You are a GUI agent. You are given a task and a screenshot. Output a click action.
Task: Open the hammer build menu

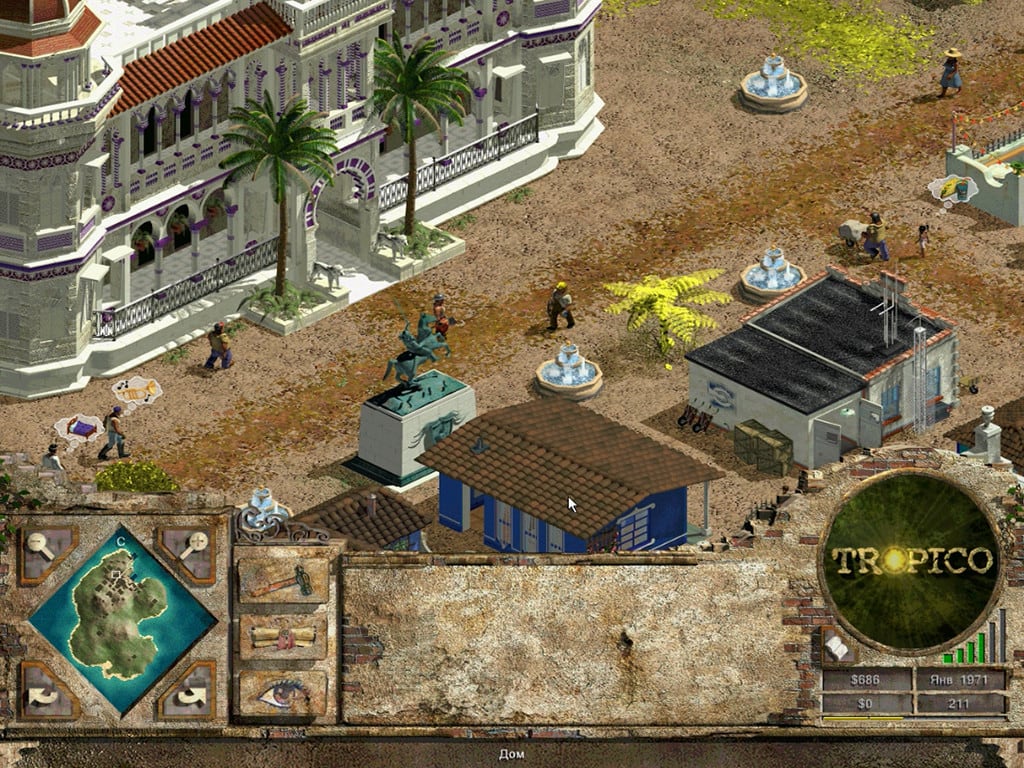click(283, 581)
